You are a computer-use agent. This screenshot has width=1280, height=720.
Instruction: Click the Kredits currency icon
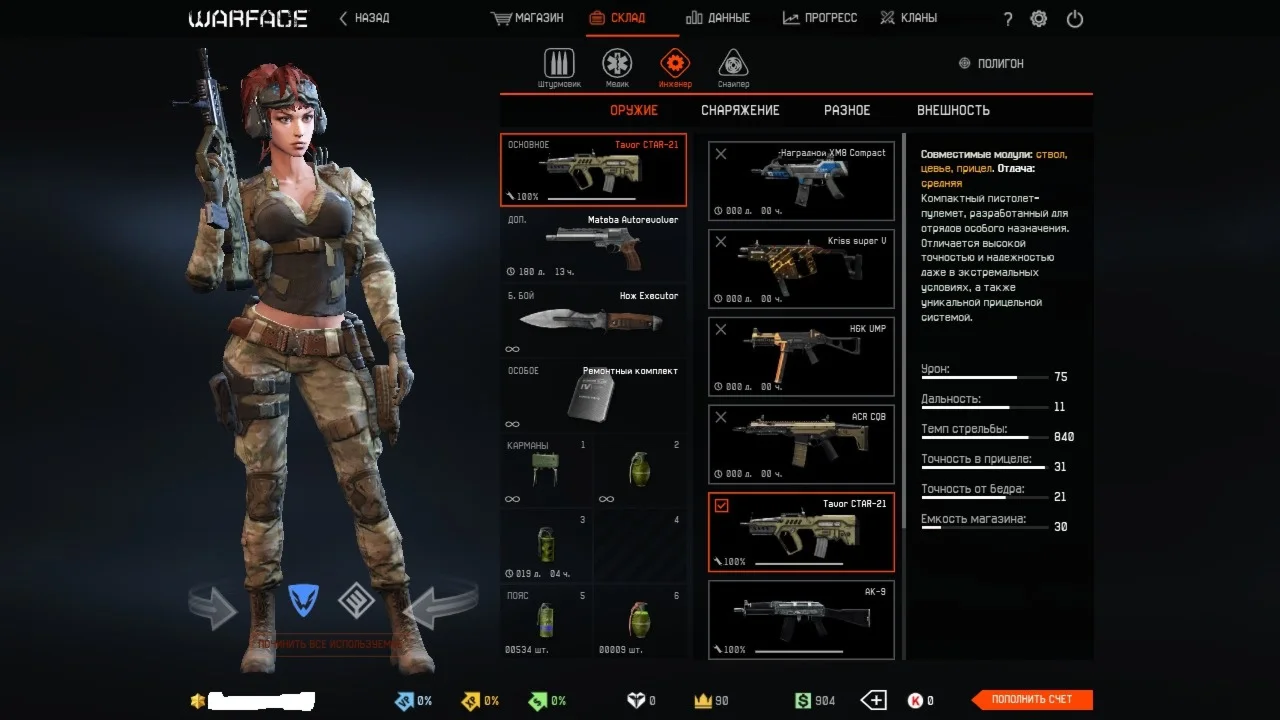click(x=915, y=701)
